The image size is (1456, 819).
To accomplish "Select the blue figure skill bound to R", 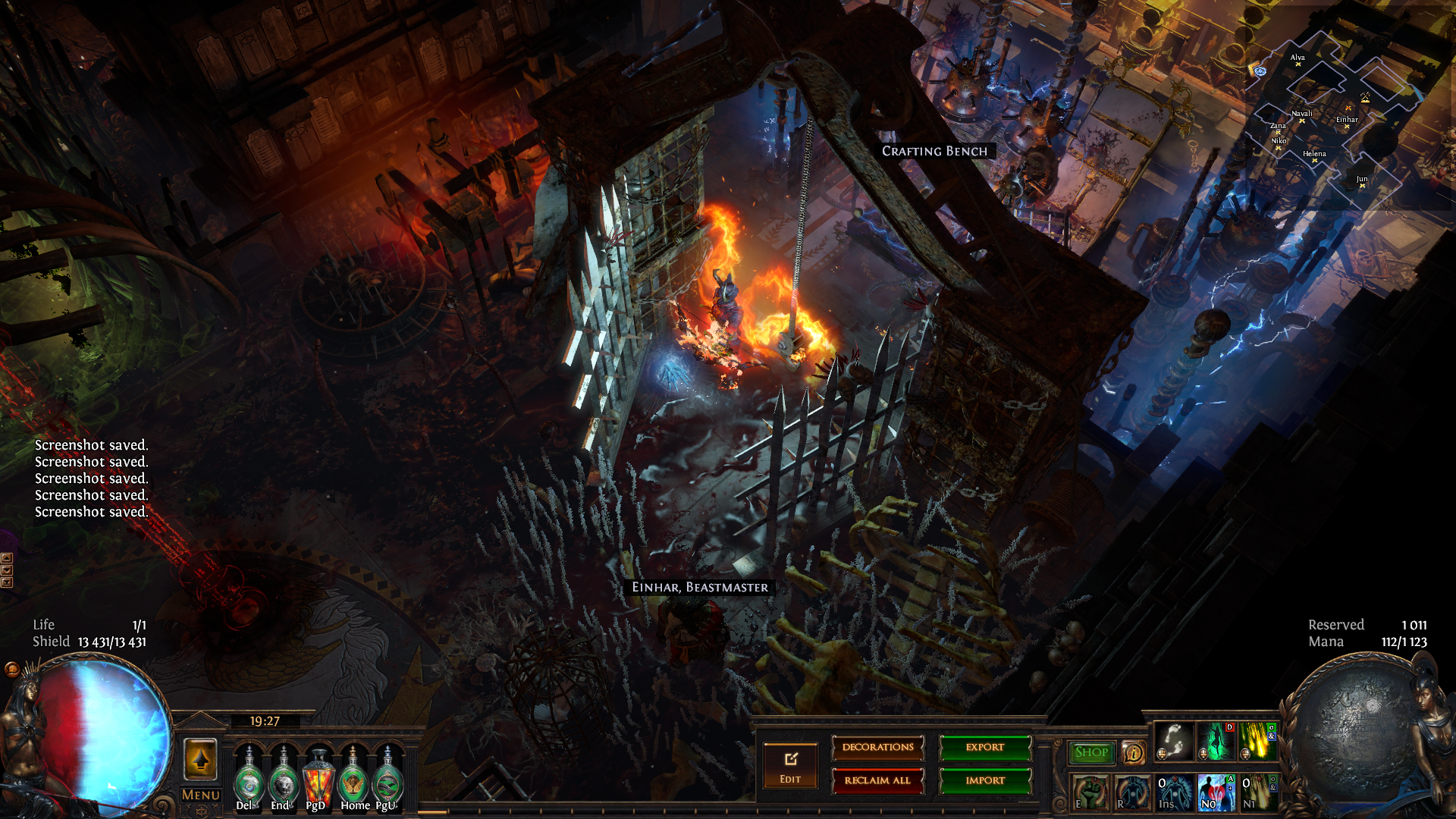I will [1131, 792].
